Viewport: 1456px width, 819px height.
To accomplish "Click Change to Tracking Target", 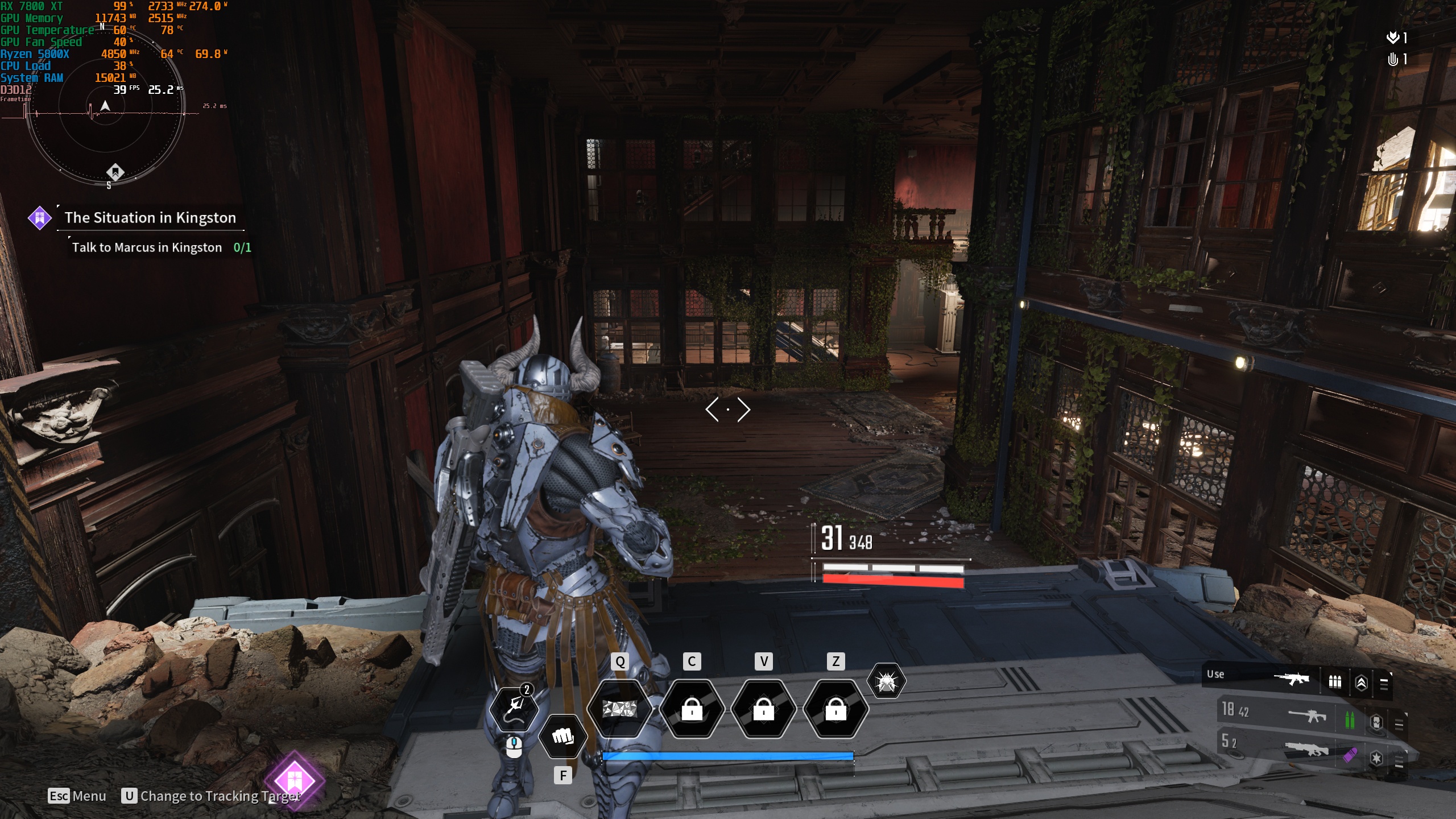I will (x=212, y=796).
